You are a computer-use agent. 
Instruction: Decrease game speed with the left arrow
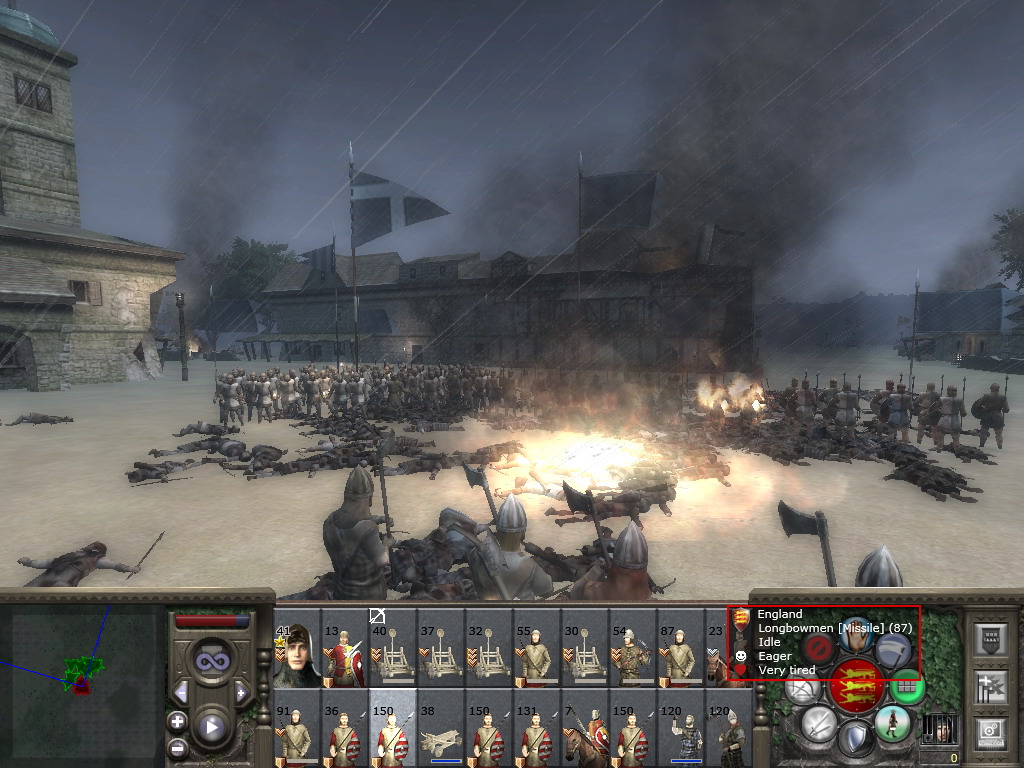[x=181, y=692]
